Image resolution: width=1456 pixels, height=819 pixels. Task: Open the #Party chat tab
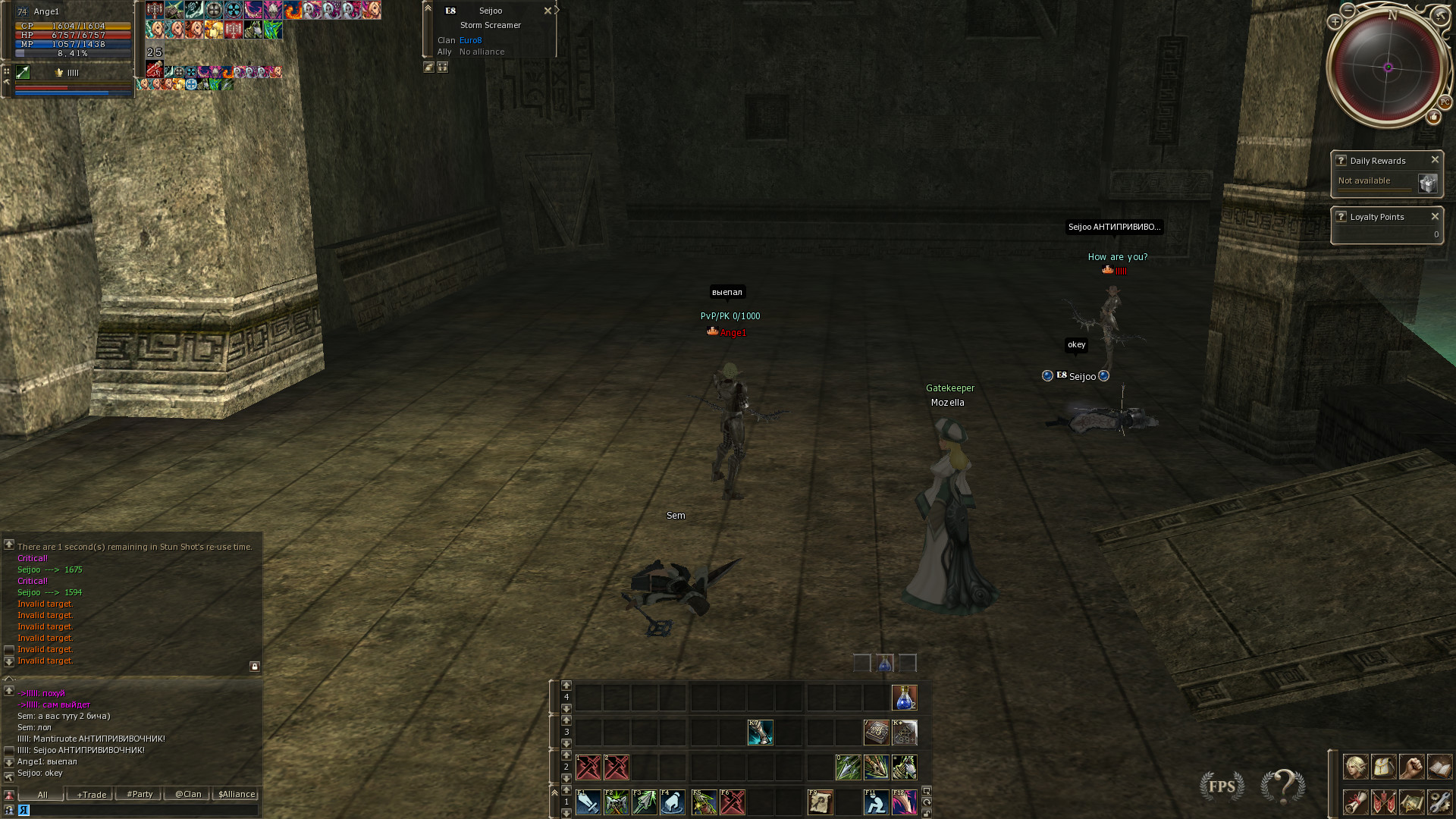140,794
